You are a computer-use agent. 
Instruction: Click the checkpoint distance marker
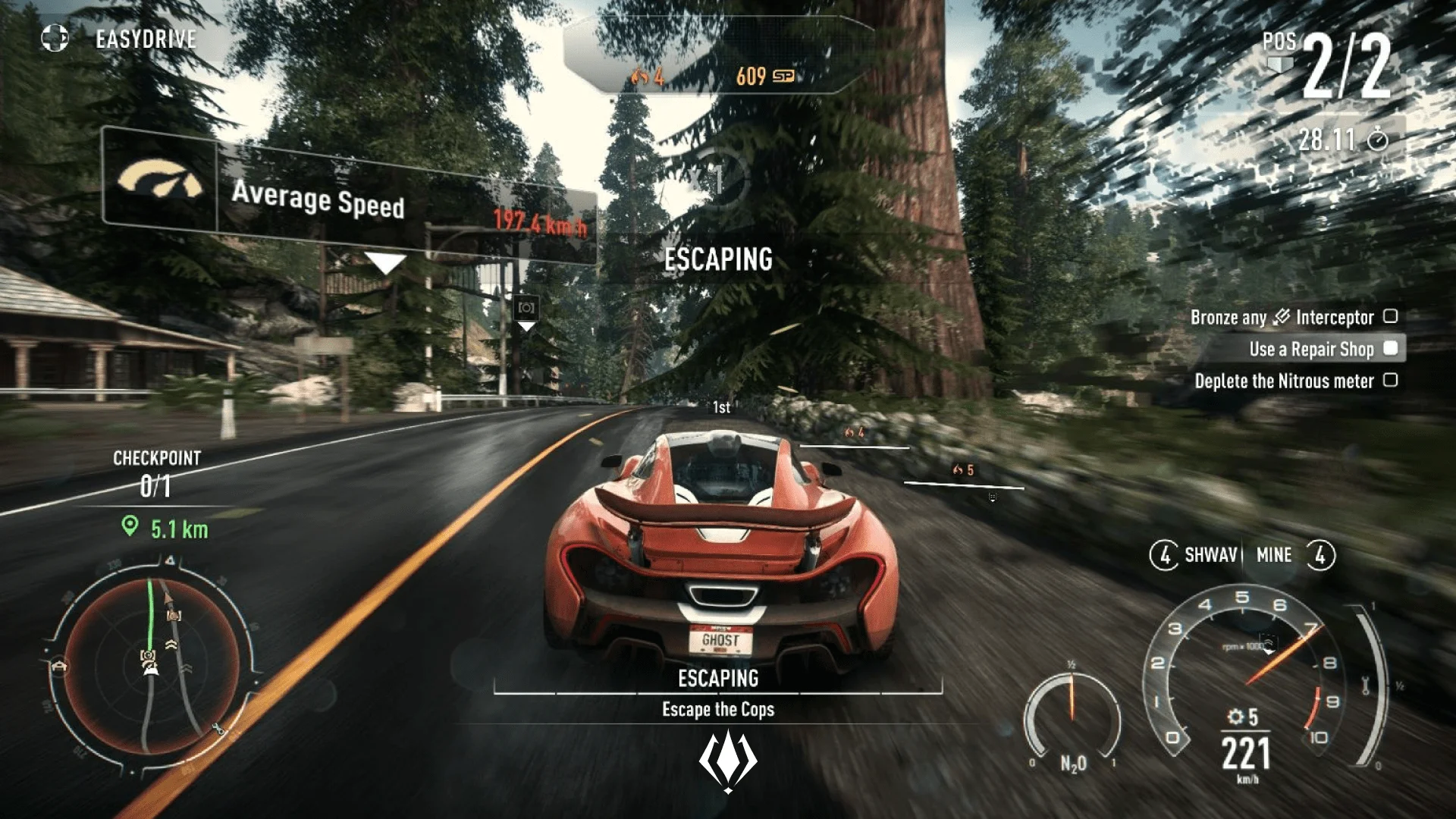pos(165,529)
